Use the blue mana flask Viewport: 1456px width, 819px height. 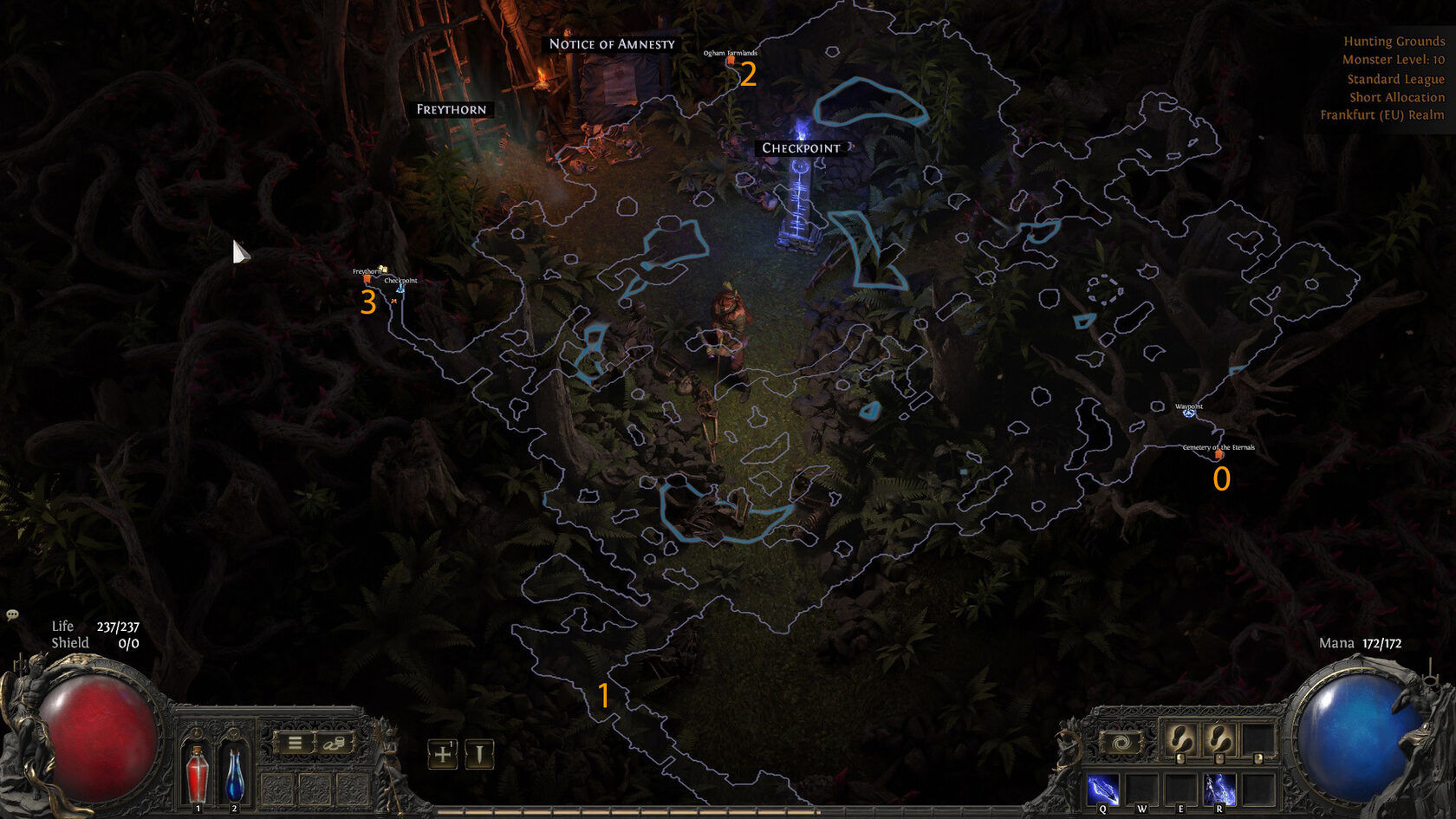pyautogui.click(x=234, y=774)
